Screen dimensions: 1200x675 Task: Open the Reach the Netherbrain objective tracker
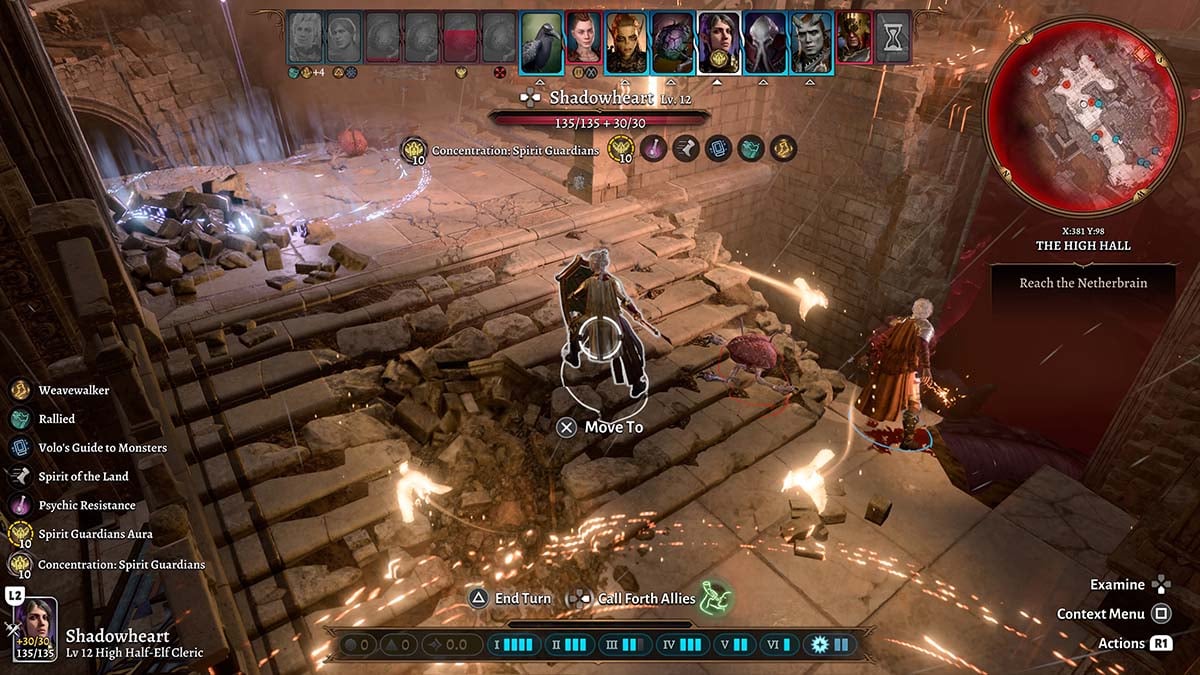click(x=1083, y=283)
